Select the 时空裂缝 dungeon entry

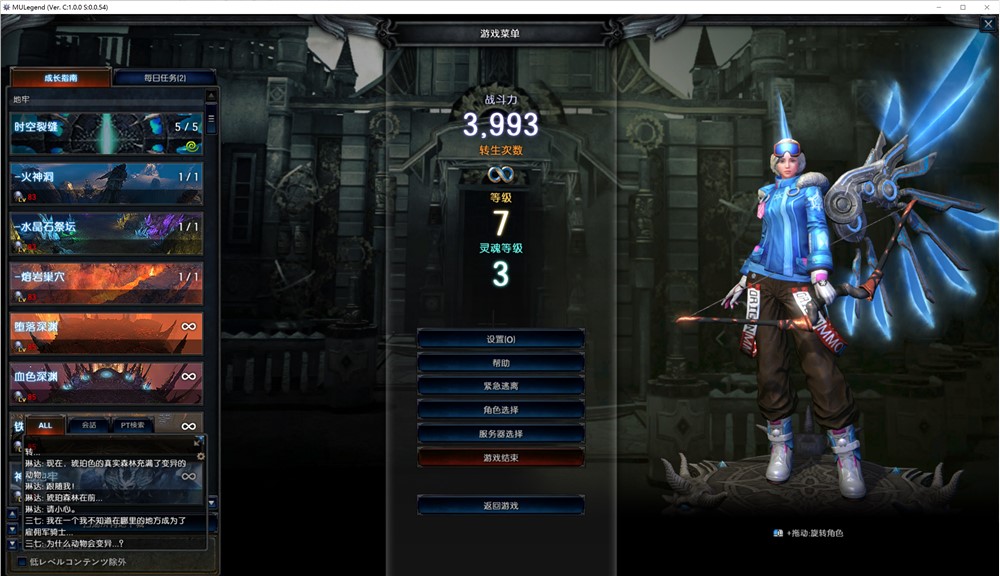106,133
